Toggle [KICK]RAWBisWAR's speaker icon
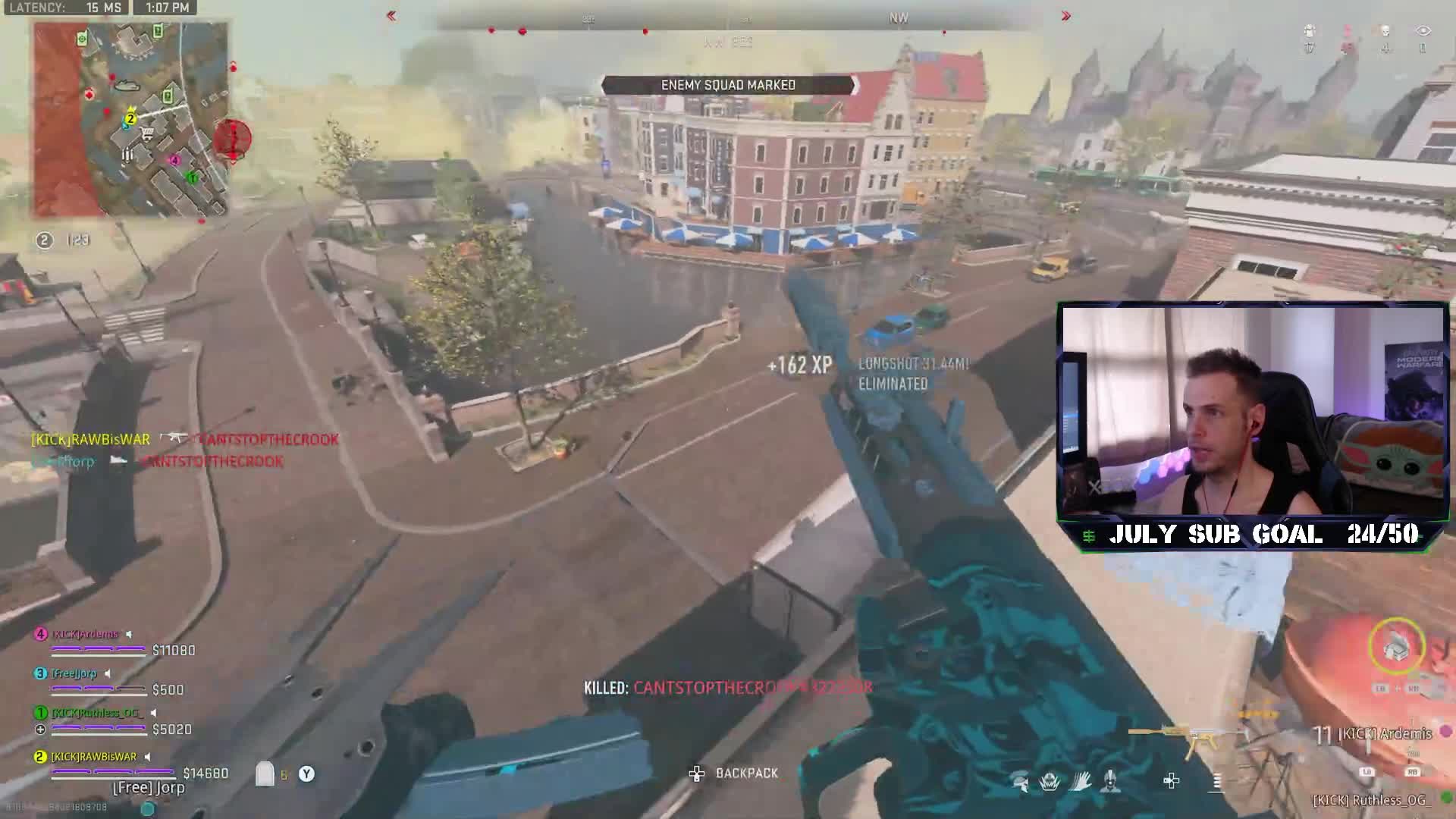 click(147, 757)
